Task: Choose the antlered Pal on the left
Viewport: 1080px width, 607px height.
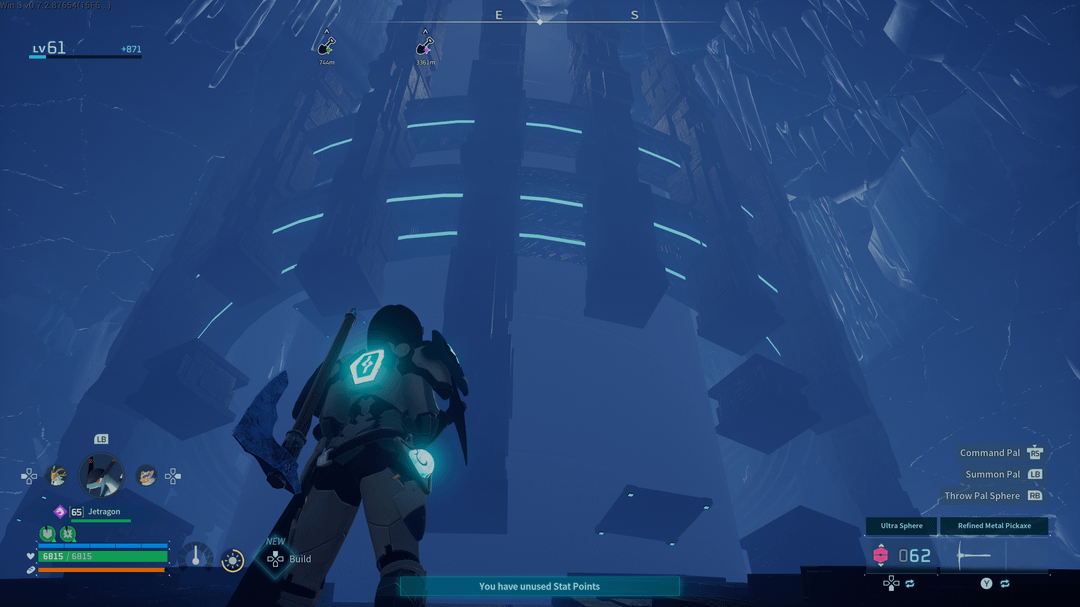Action: coord(58,477)
